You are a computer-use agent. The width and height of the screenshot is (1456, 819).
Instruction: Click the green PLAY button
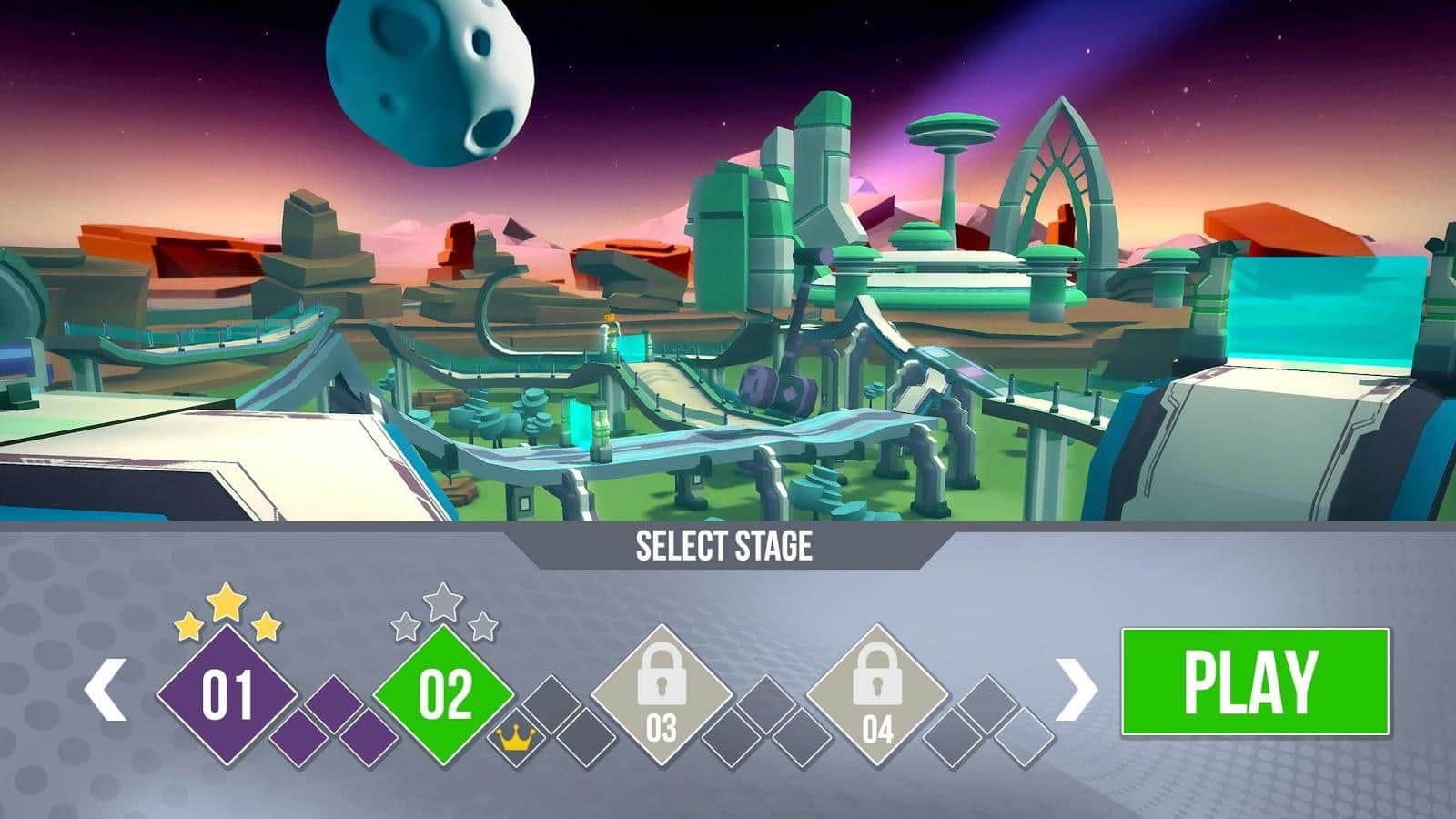pos(1255,682)
